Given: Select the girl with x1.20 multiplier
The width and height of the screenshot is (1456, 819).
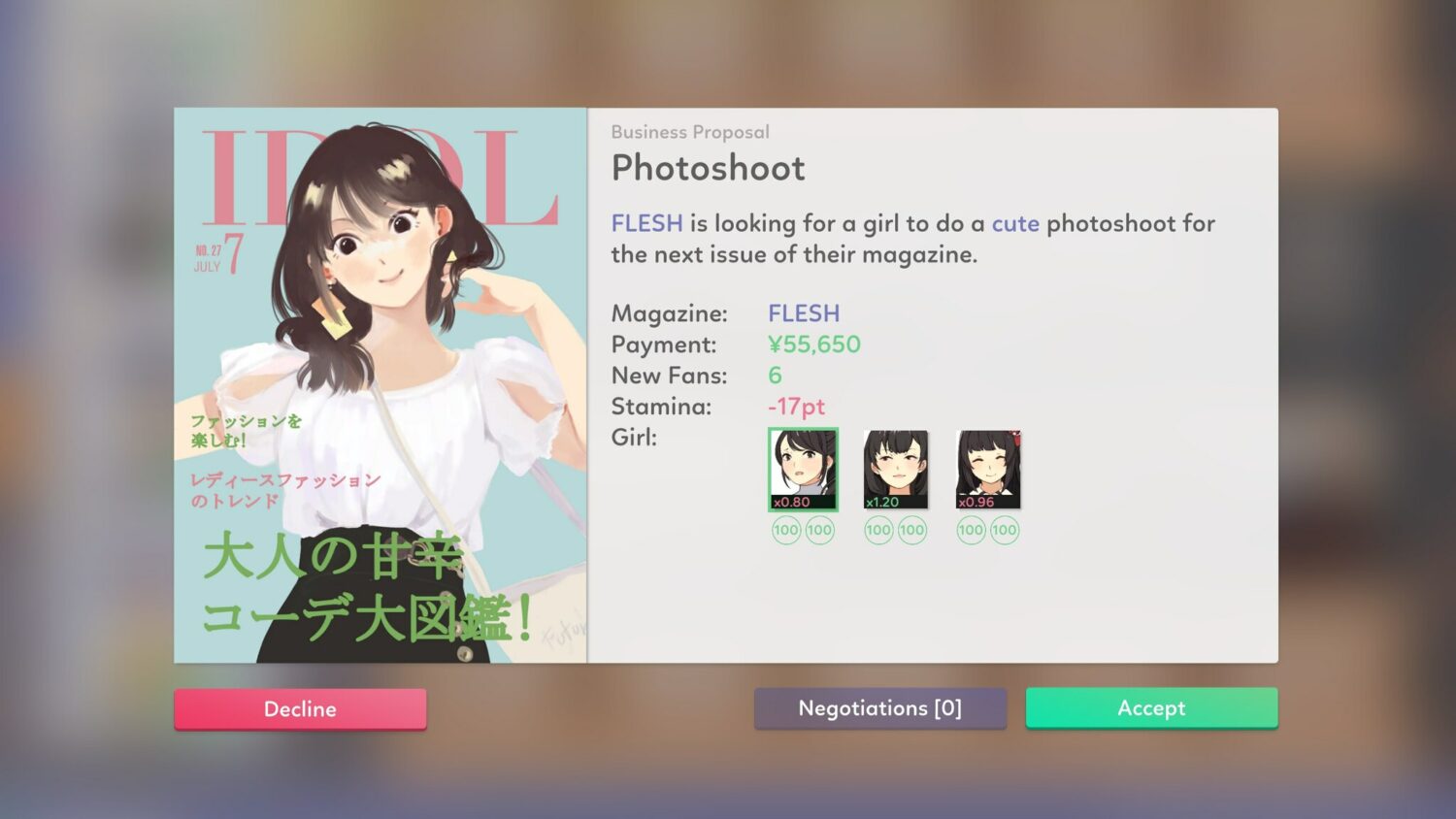Looking at the screenshot, I should point(894,469).
